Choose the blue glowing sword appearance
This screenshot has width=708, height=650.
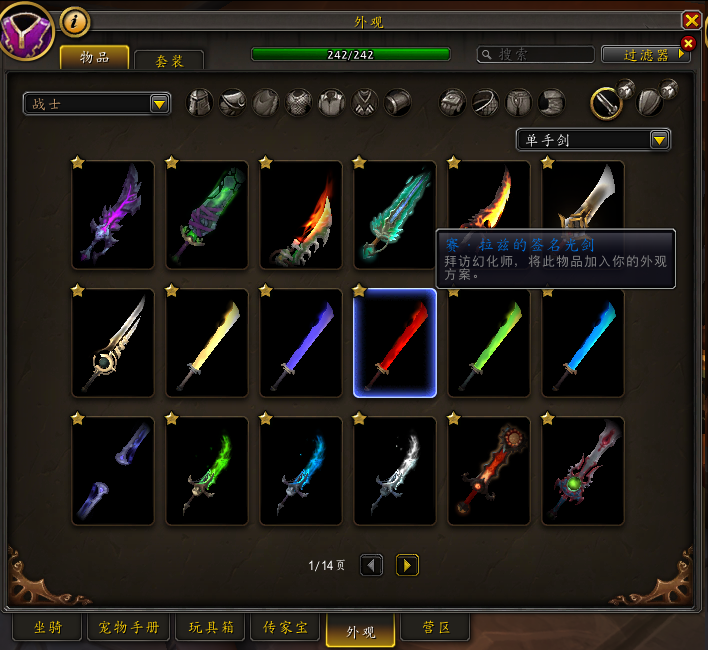[x=583, y=343]
